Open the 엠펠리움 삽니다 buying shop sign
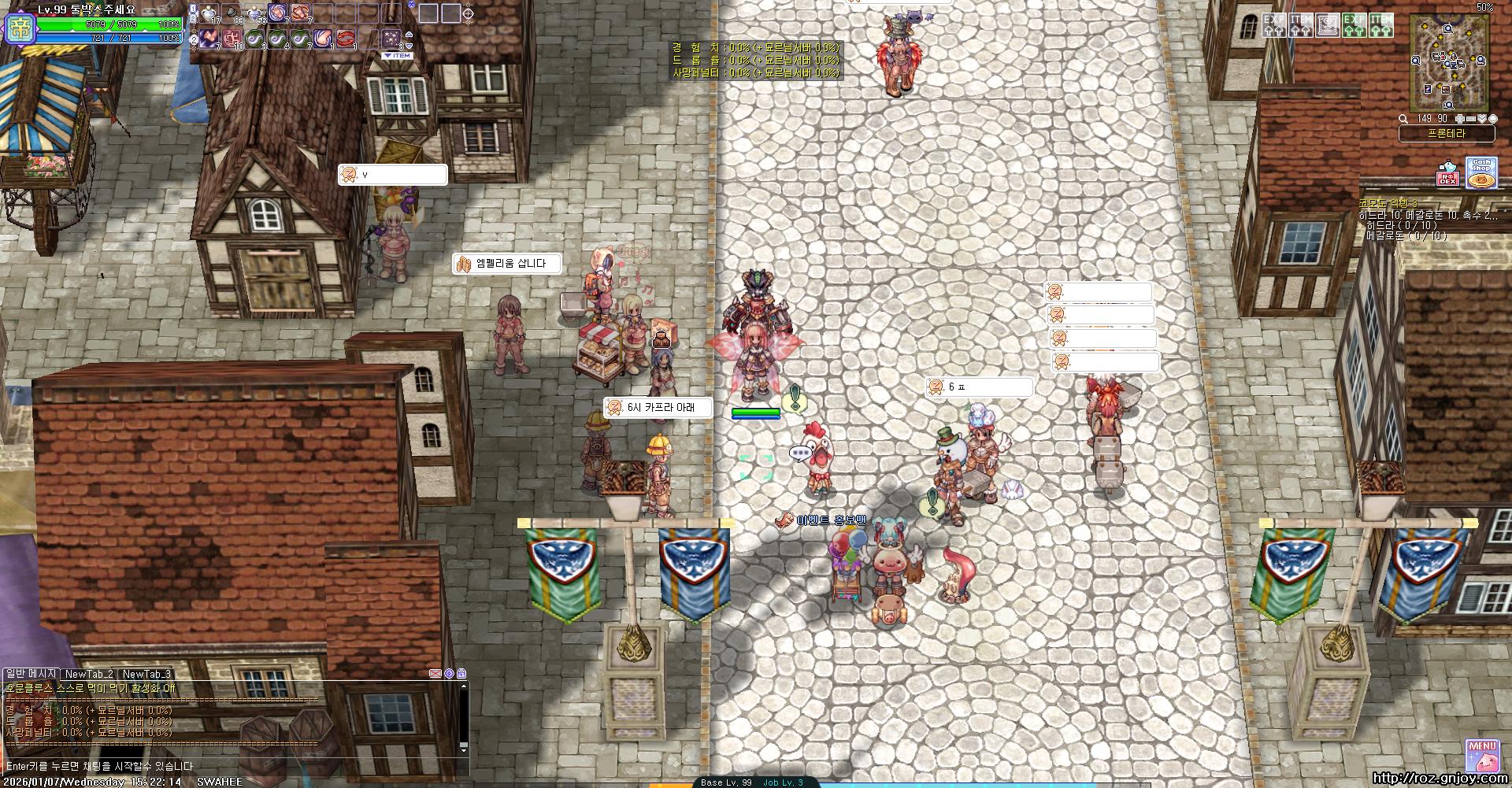 pyautogui.click(x=508, y=264)
